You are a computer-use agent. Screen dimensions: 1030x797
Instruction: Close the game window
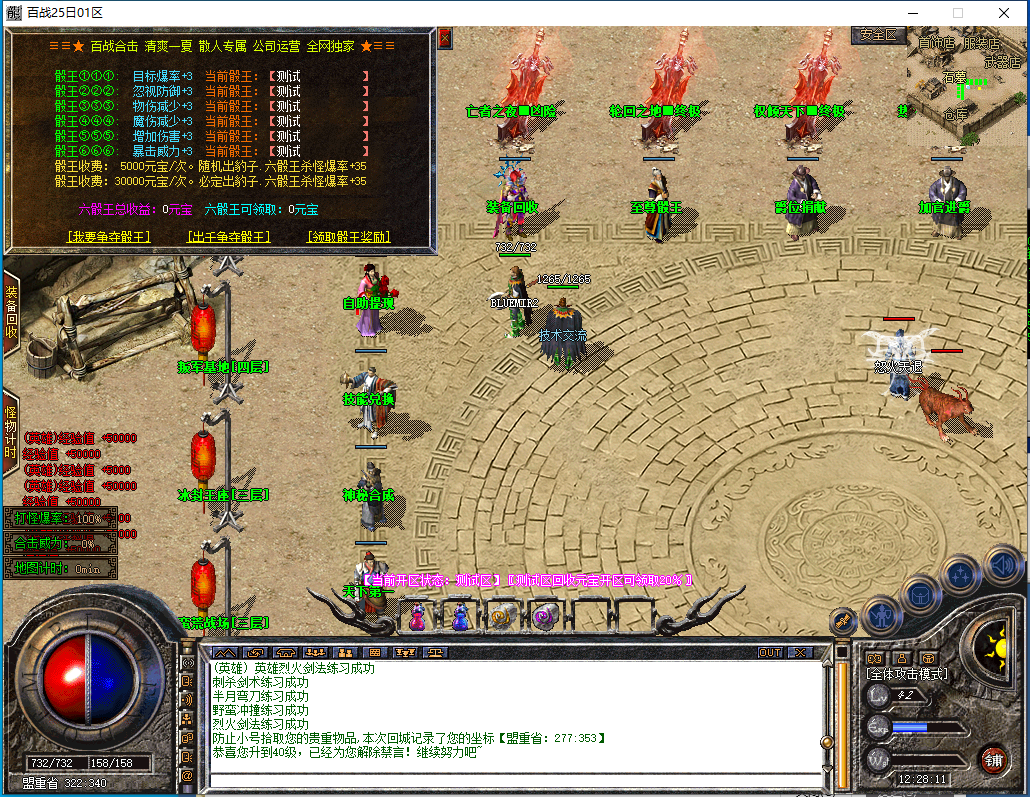click(x=1004, y=13)
